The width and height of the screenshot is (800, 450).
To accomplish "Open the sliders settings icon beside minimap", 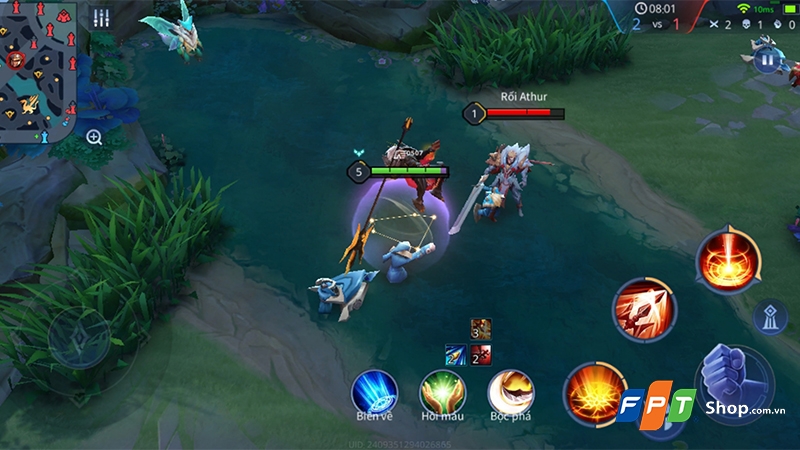I will (x=101, y=18).
